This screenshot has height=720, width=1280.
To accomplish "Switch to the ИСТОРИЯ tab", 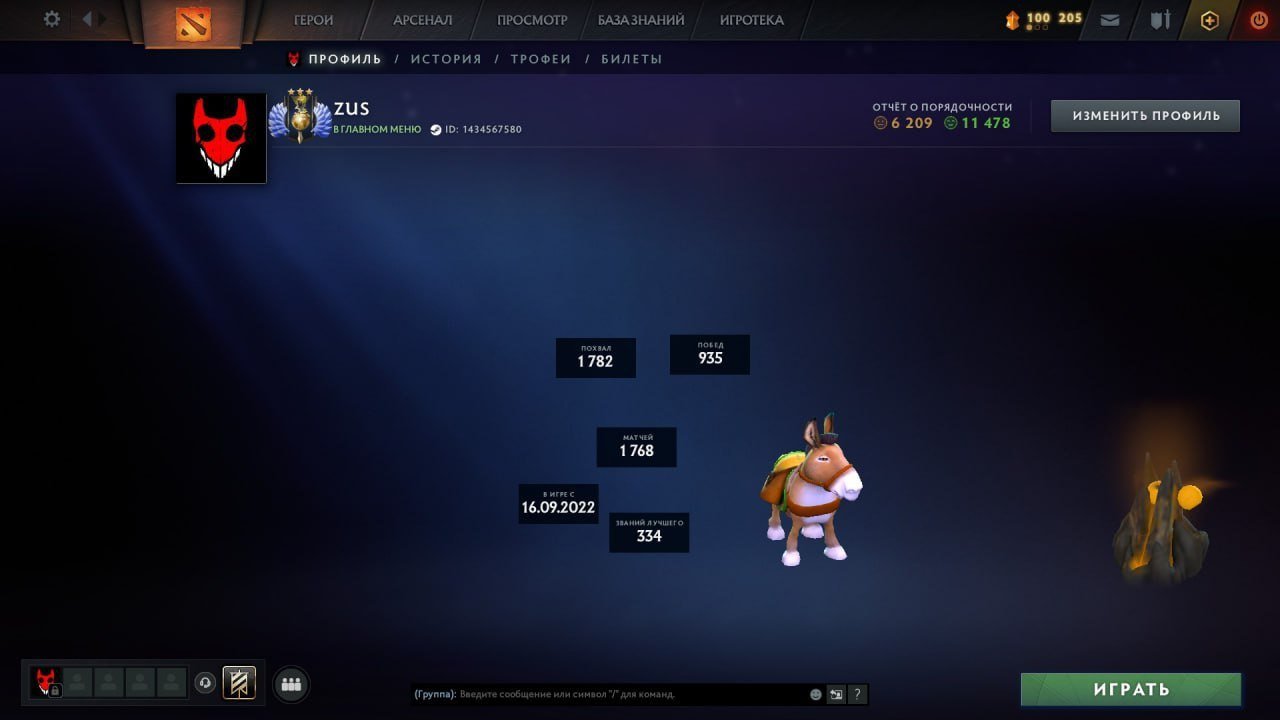I will [x=446, y=58].
